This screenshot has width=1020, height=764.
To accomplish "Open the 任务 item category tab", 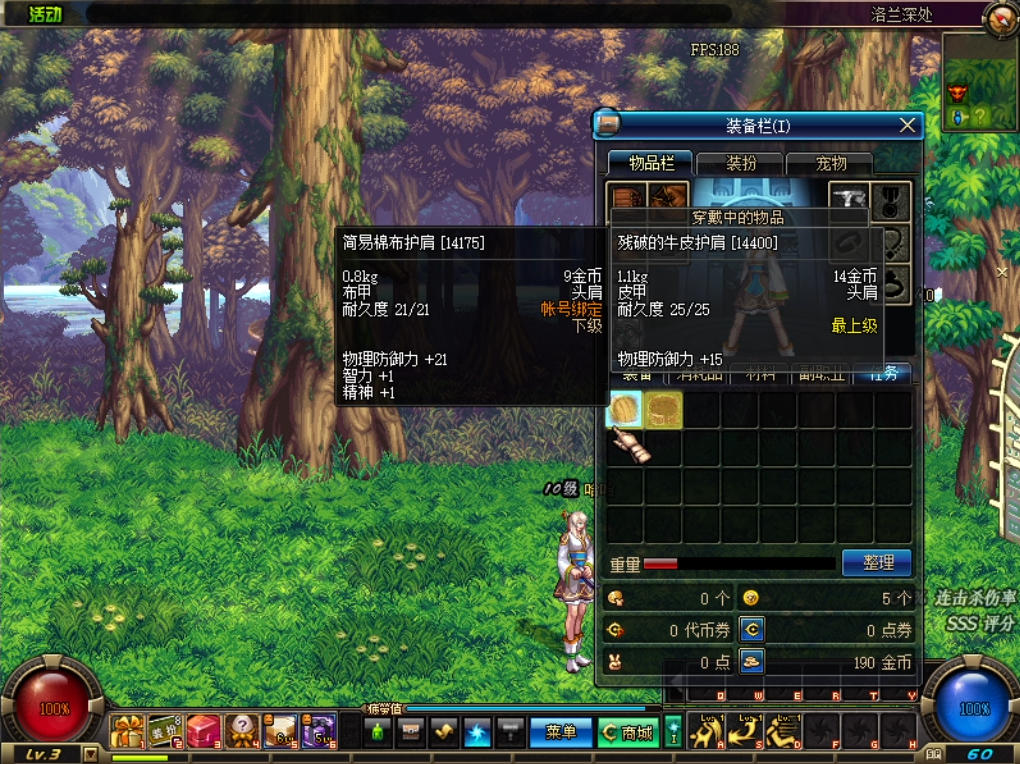I will [882, 374].
